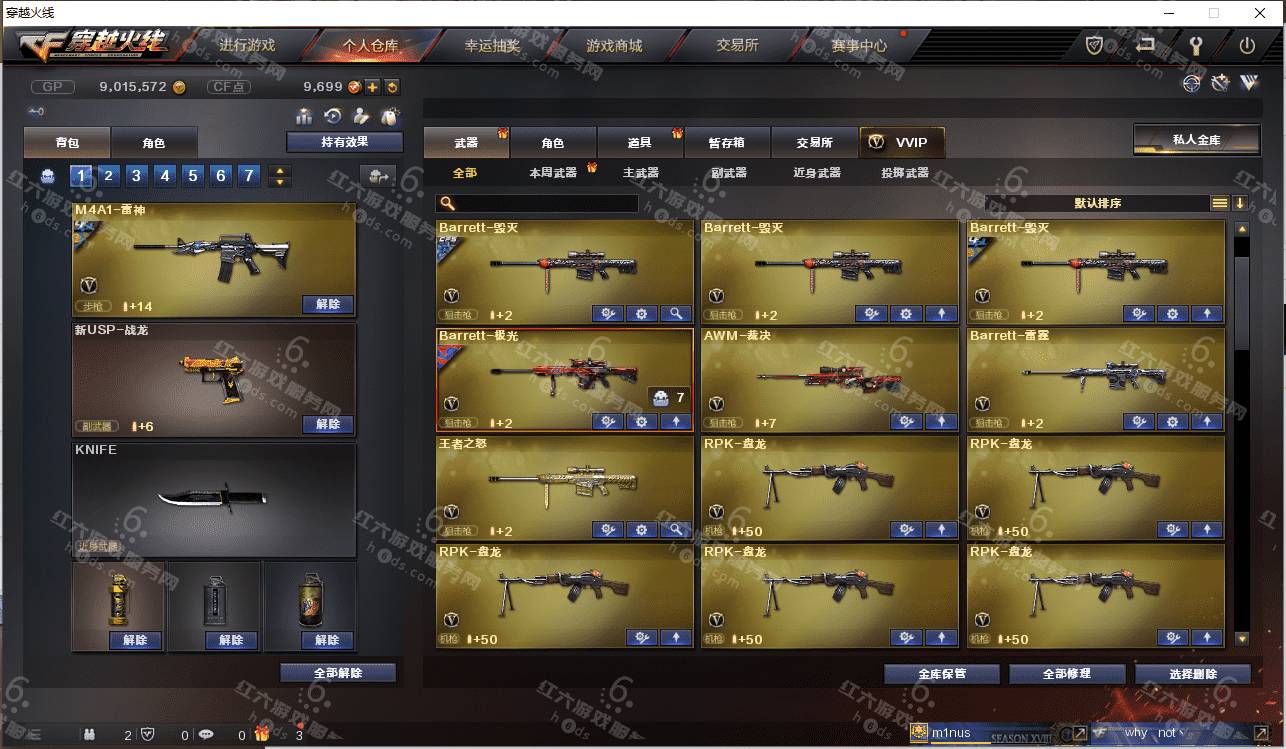Screen dimensions: 1286x749
Task: Open the 默认排序 sort dropdown
Action: tap(1097, 203)
